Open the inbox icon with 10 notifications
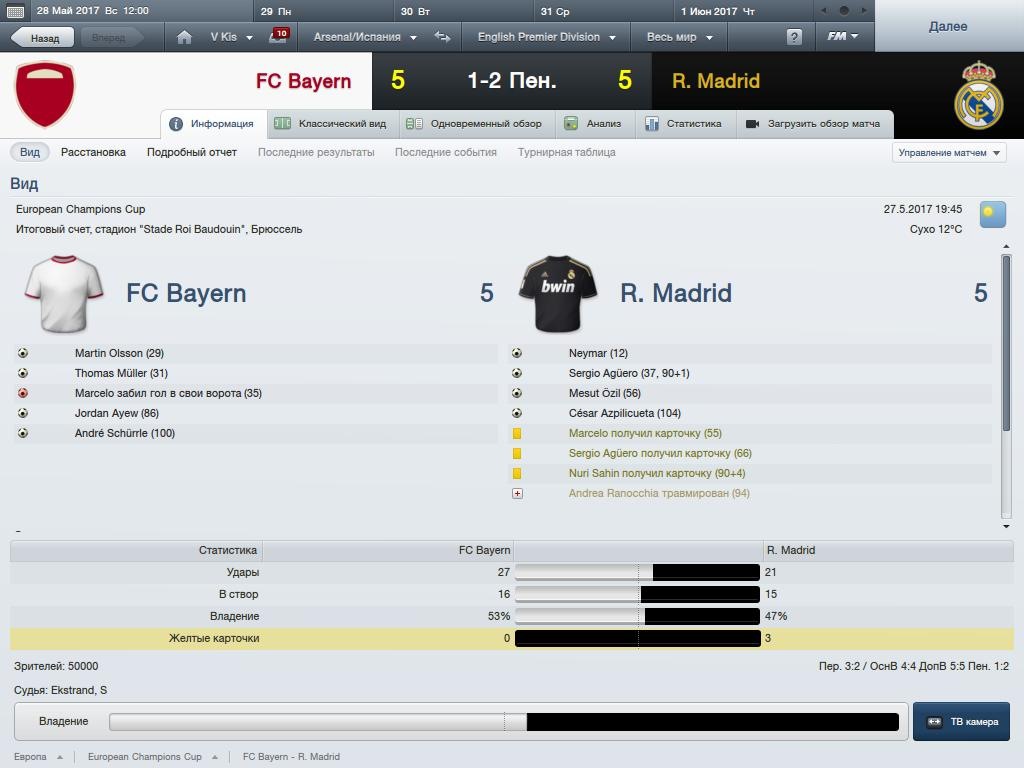Screen dimensions: 1024x768 tap(278, 37)
